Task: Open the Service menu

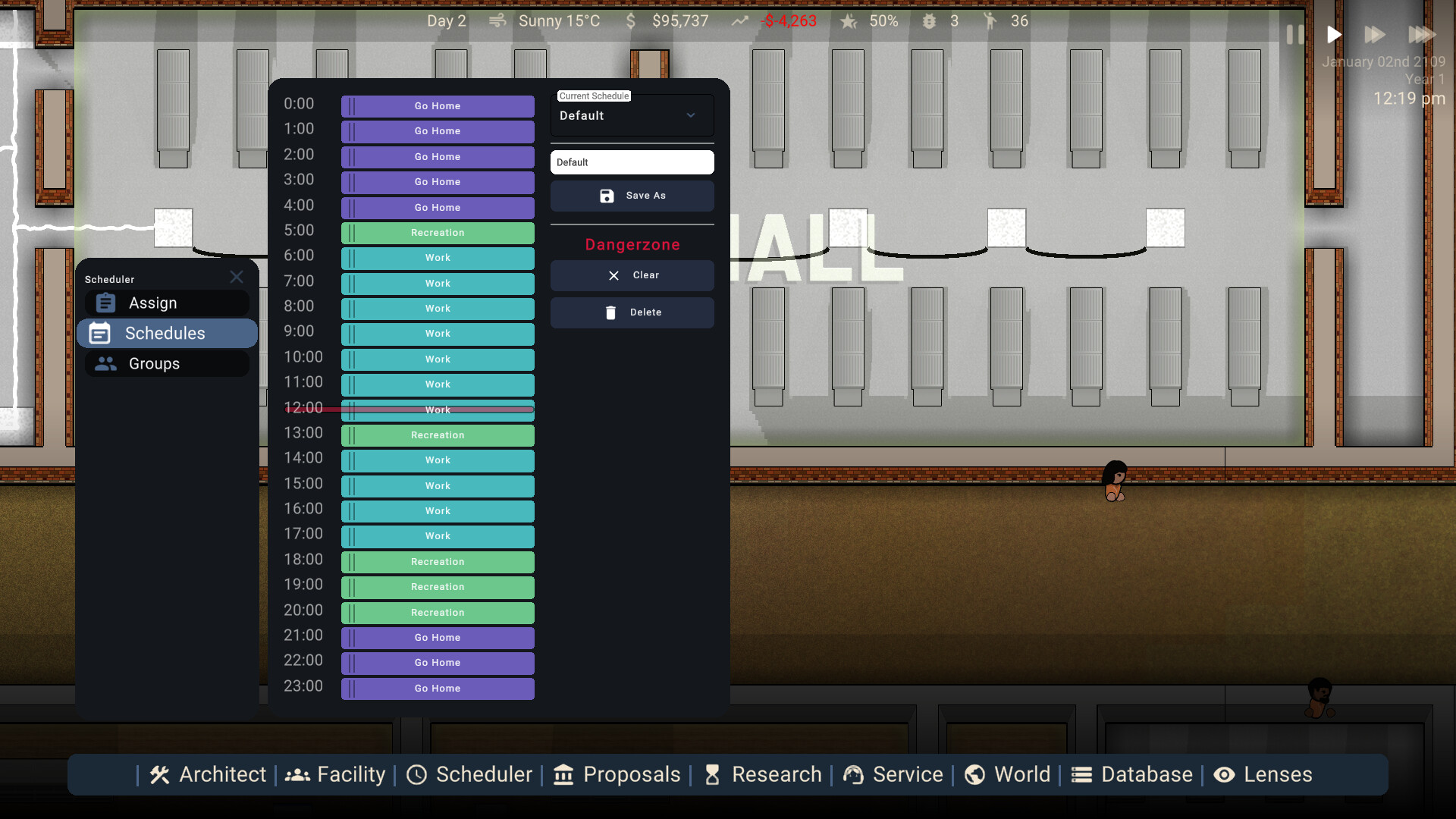Action: coord(893,774)
